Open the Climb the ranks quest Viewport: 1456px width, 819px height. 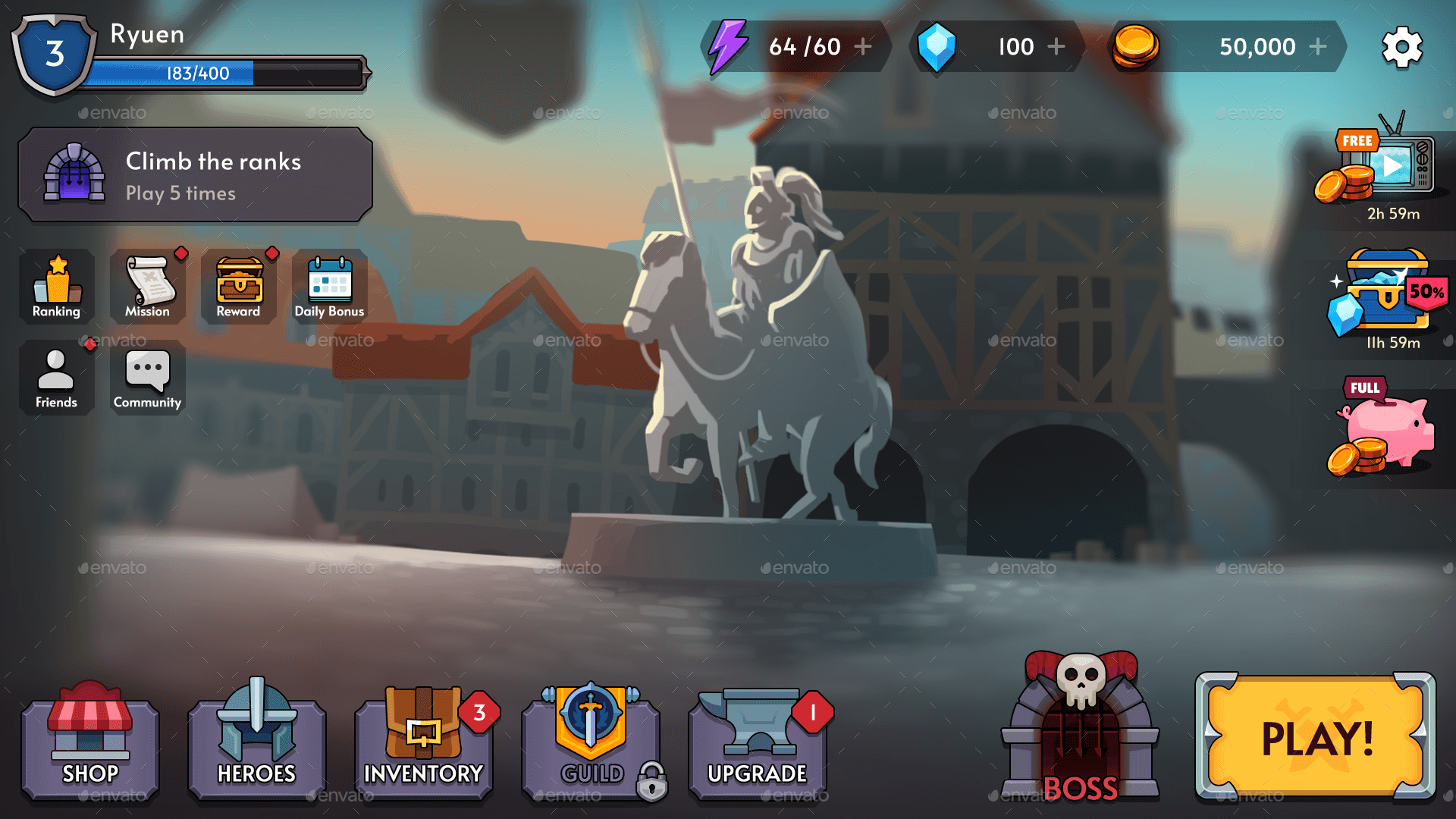194,174
